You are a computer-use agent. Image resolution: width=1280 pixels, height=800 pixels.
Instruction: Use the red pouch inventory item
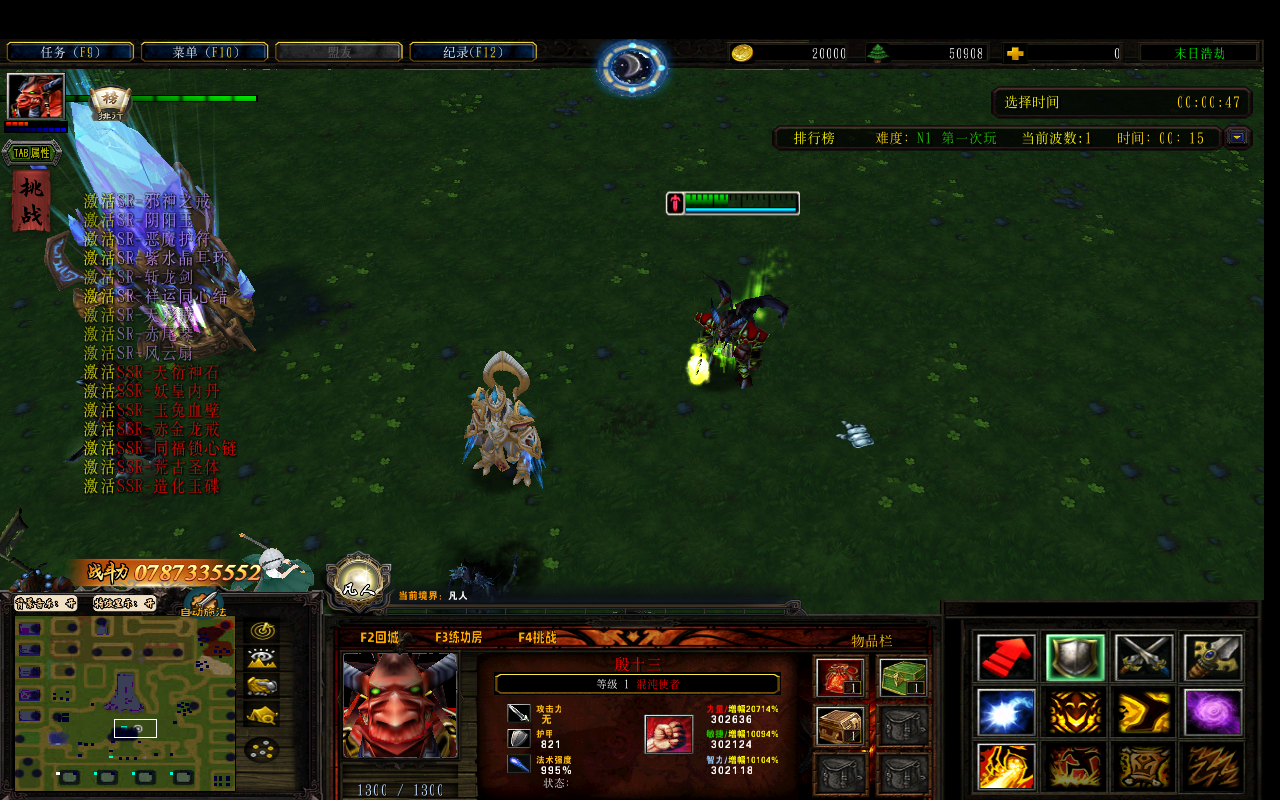(840, 678)
